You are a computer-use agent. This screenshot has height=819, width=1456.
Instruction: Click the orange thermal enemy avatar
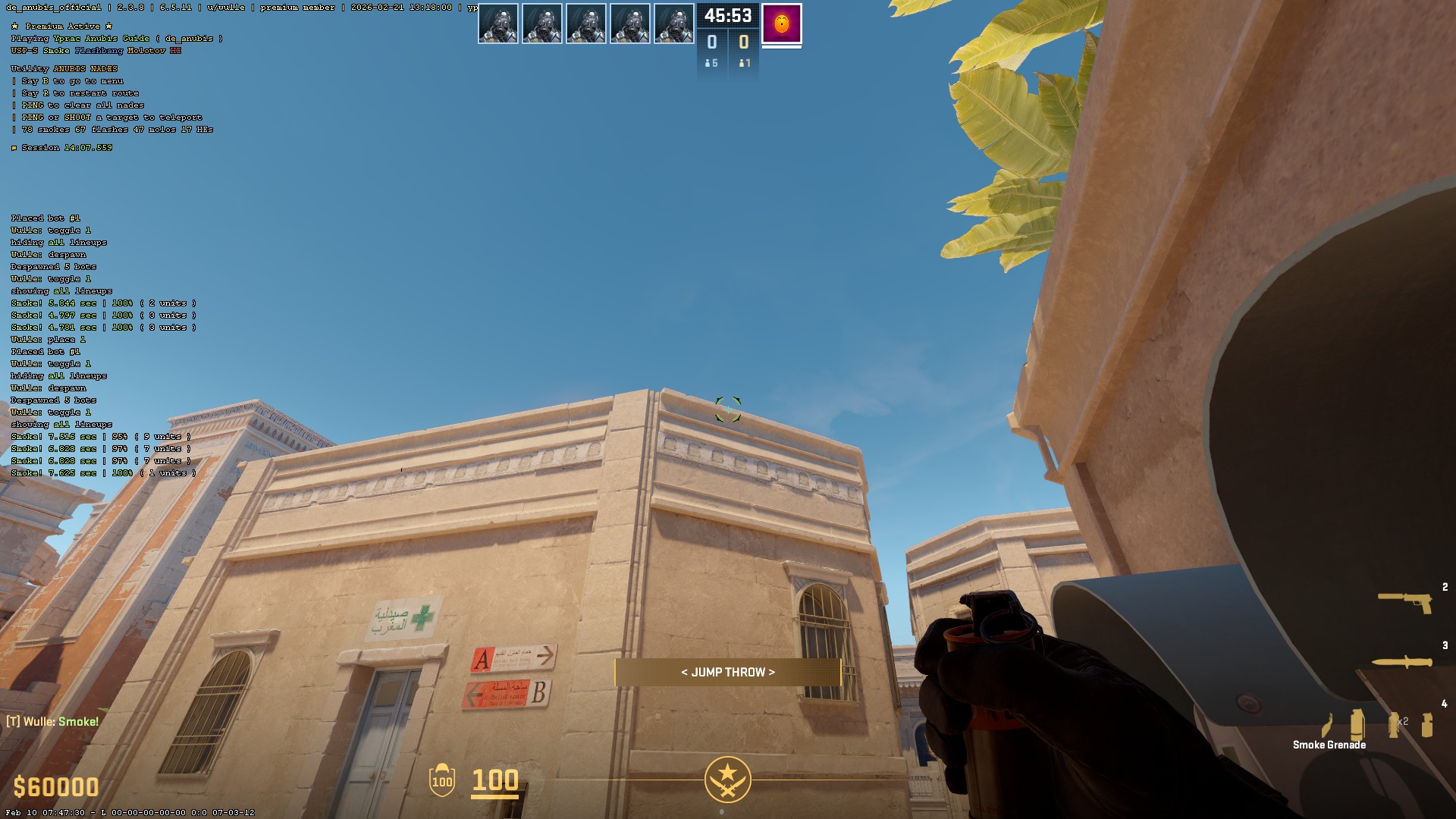tap(783, 23)
